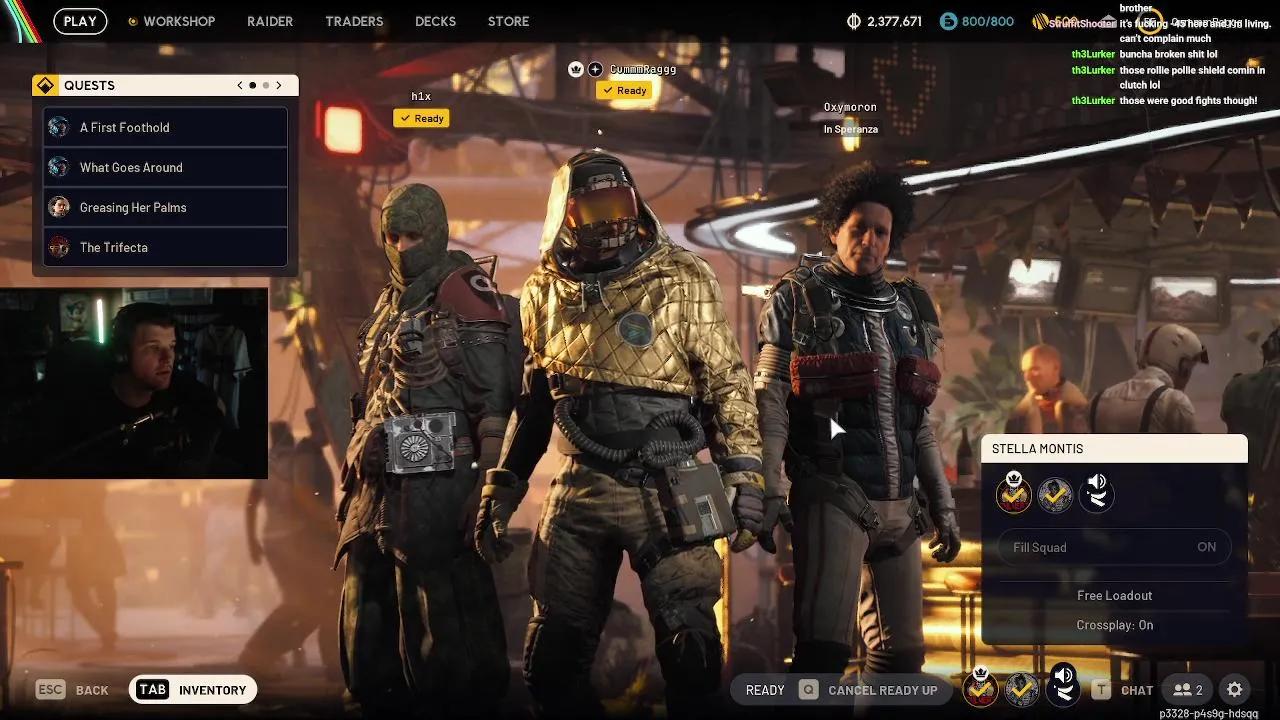
Task: Click the next page arrow on Quests panel
Action: (279, 85)
